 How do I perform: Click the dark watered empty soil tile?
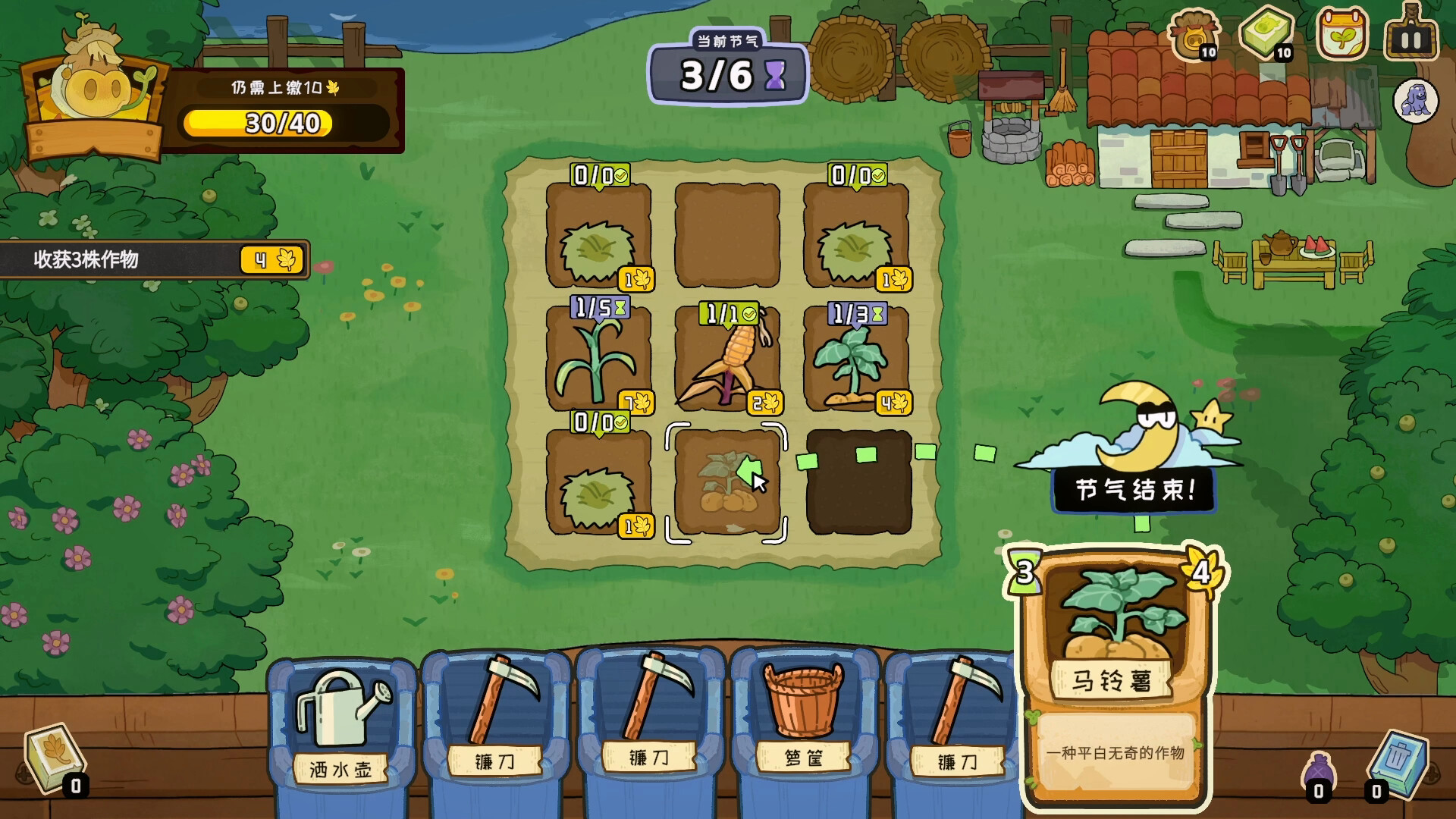pyautogui.click(x=858, y=482)
